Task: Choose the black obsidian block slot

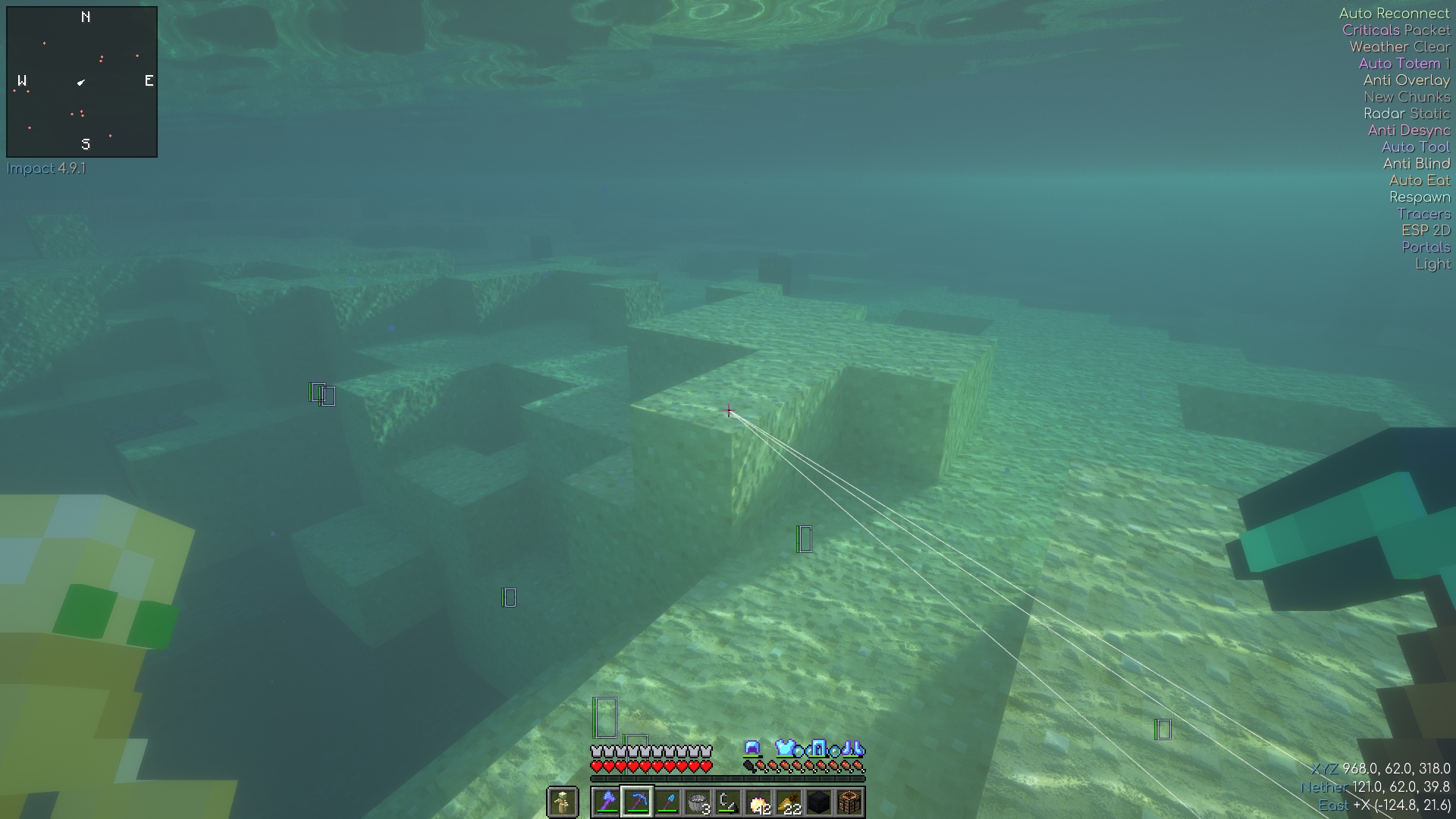Action: (819, 802)
